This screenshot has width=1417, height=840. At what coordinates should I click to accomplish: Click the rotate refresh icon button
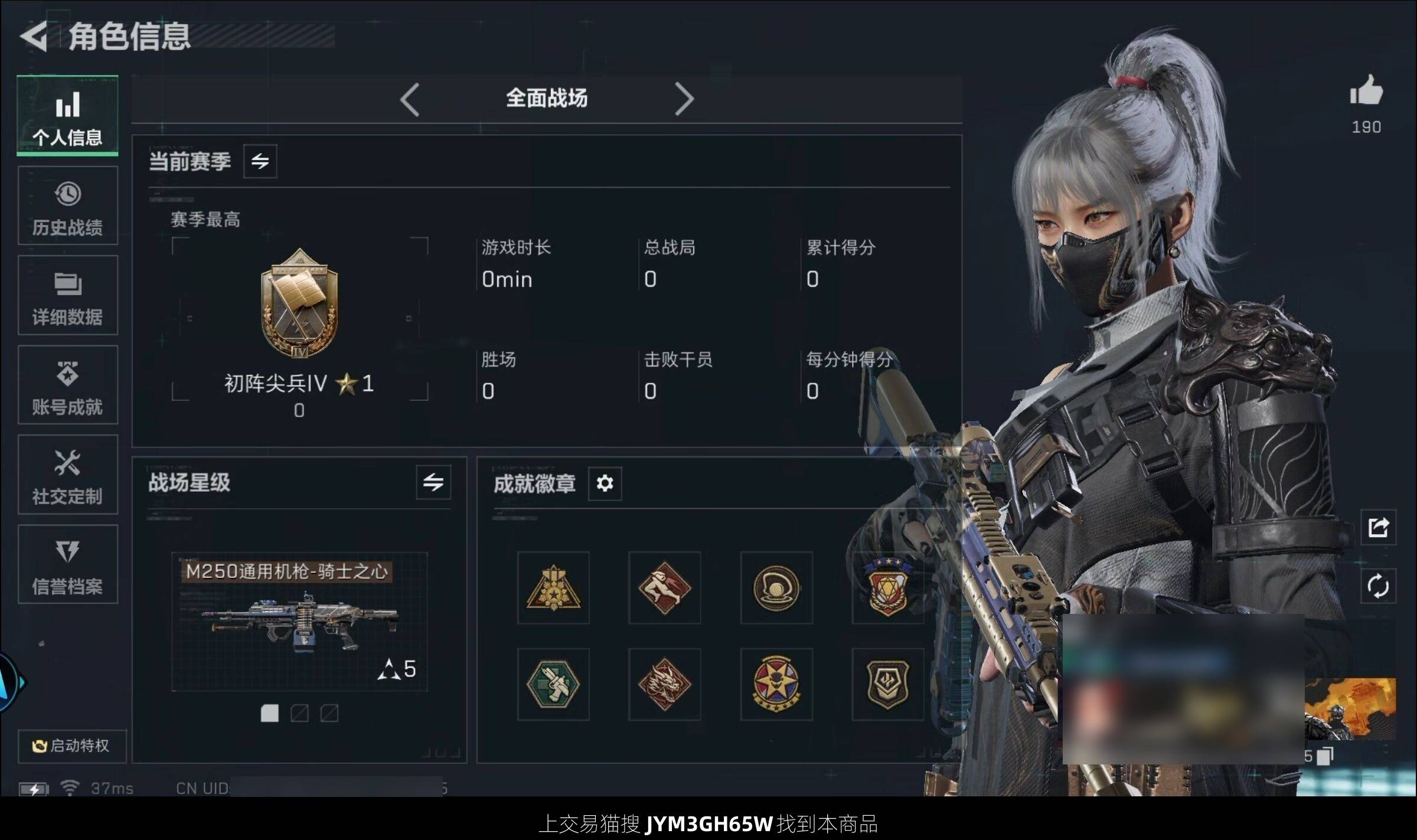click(1378, 586)
